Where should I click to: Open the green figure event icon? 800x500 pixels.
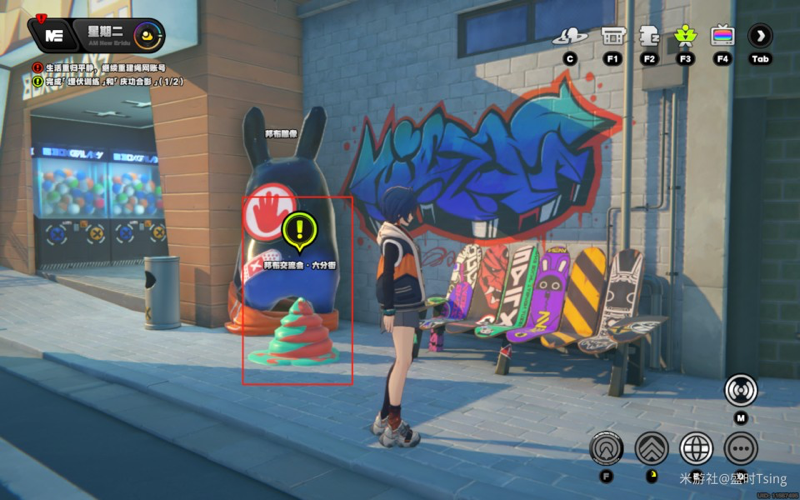[685, 36]
